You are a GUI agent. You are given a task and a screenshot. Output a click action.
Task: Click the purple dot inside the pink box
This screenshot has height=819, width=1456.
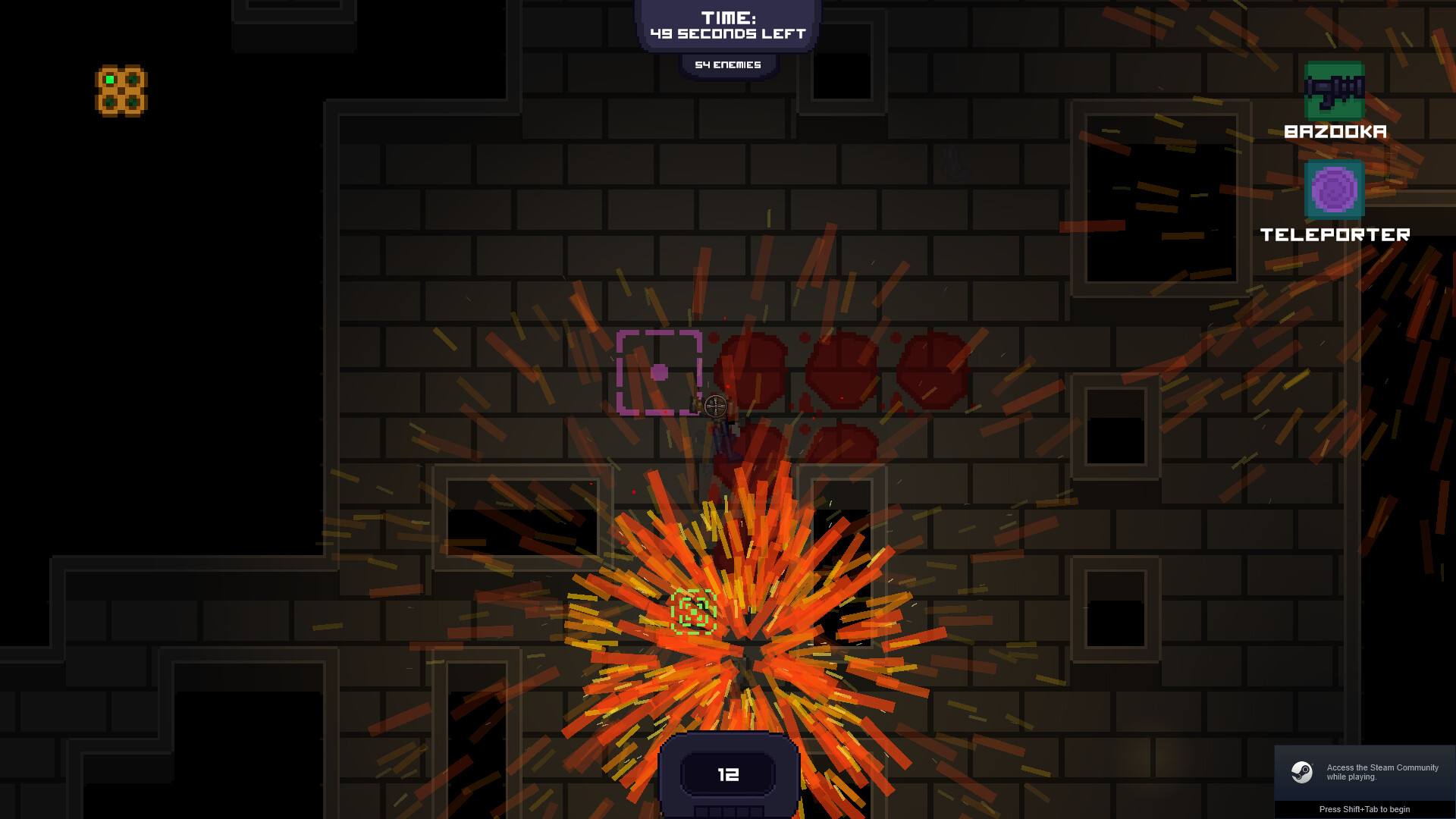[658, 371]
